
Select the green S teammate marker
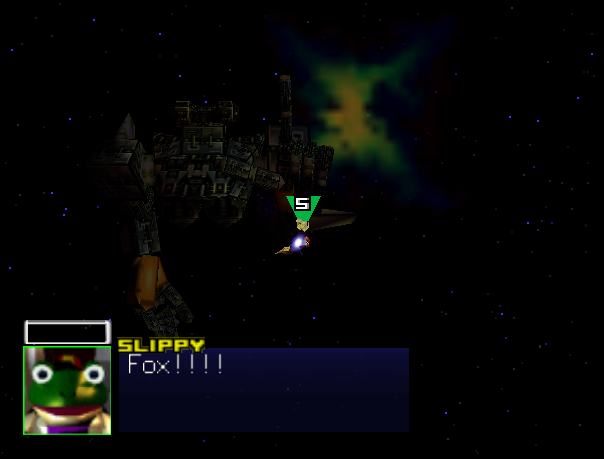(x=302, y=207)
